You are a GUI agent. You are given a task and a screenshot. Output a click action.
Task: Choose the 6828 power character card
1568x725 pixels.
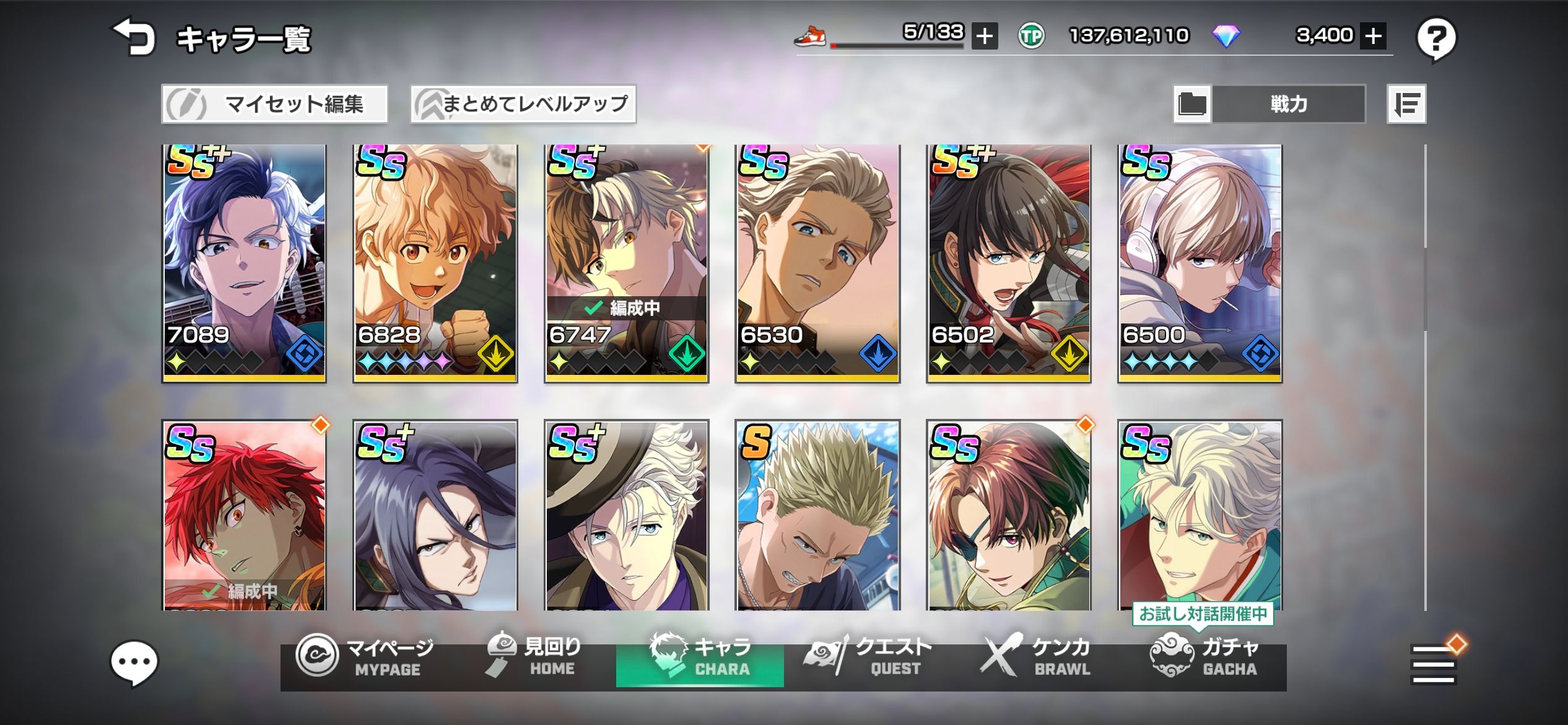click(435, 263)
